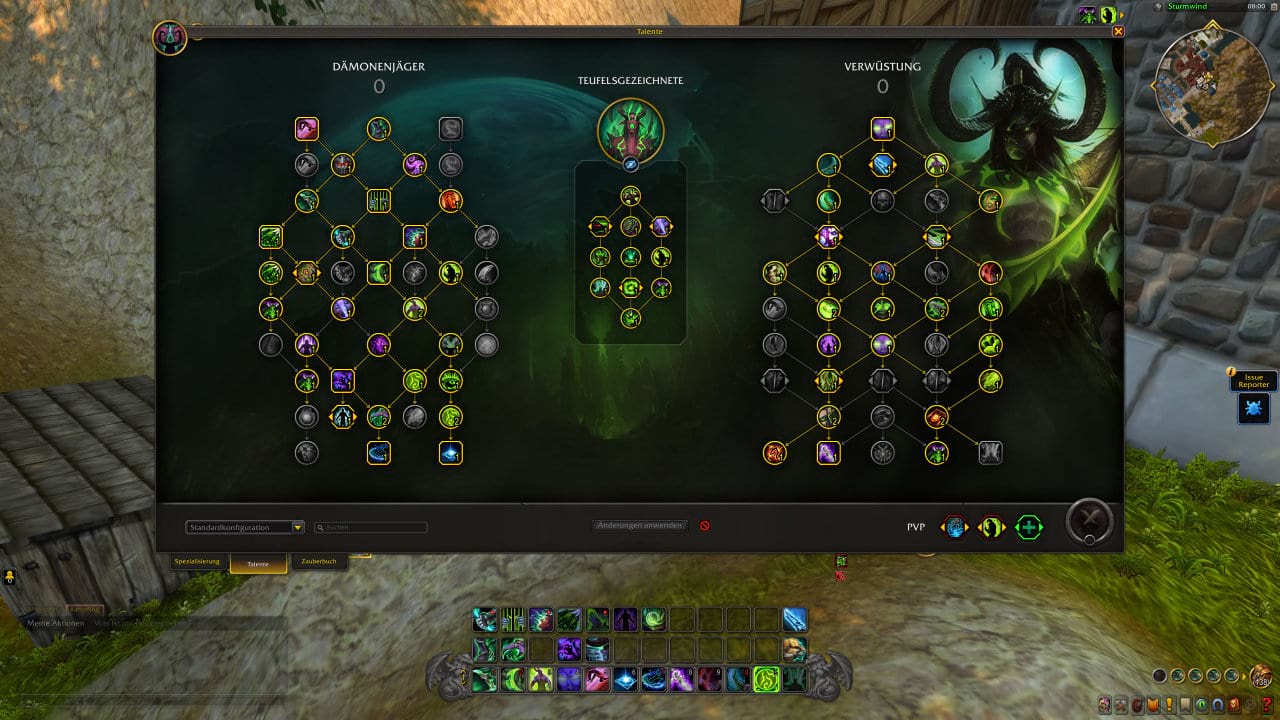Screen dimensions: 1280x720
Task: Select the top talent node under Verwüstung
Action: point(882,129)
